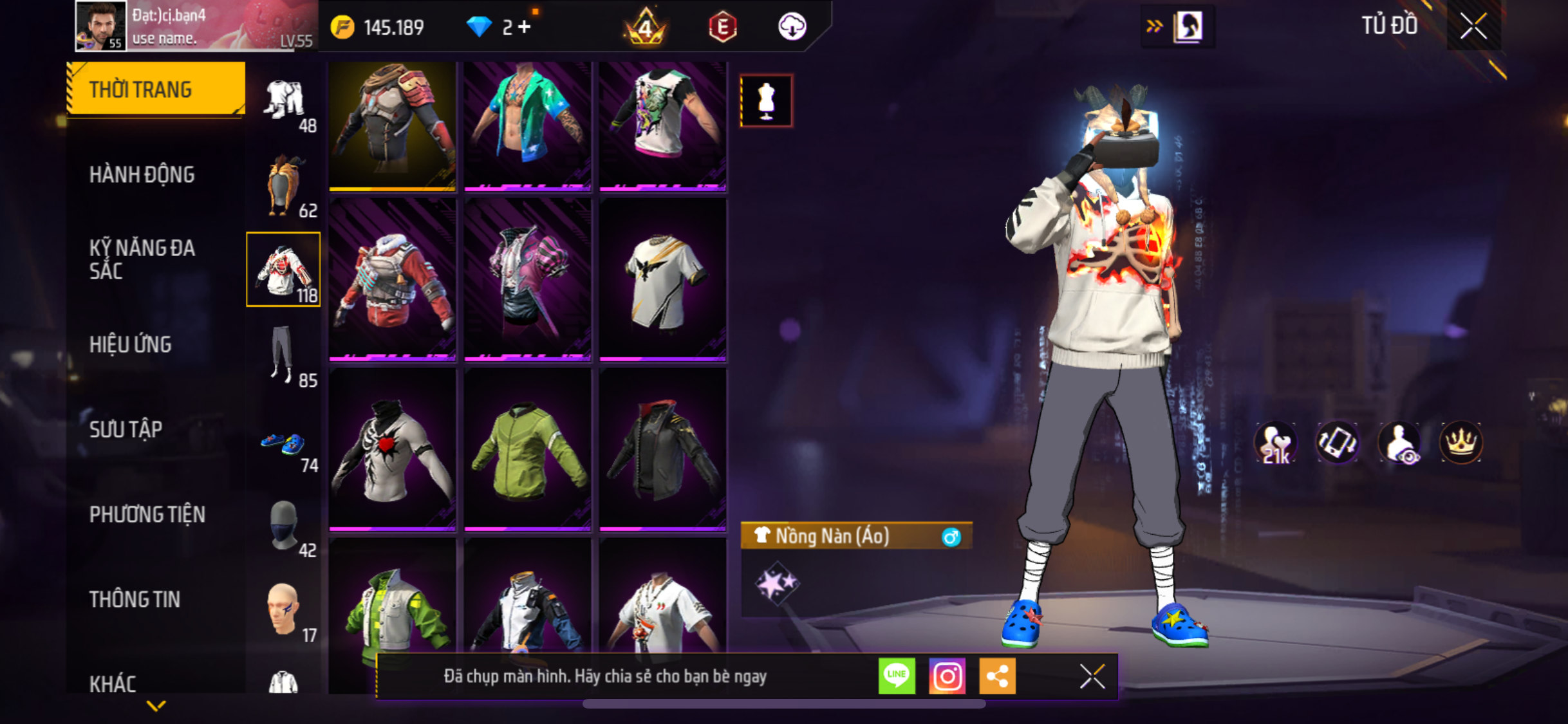
Task: Share screenshot to Instagram
Action: [x=947, y=676]
